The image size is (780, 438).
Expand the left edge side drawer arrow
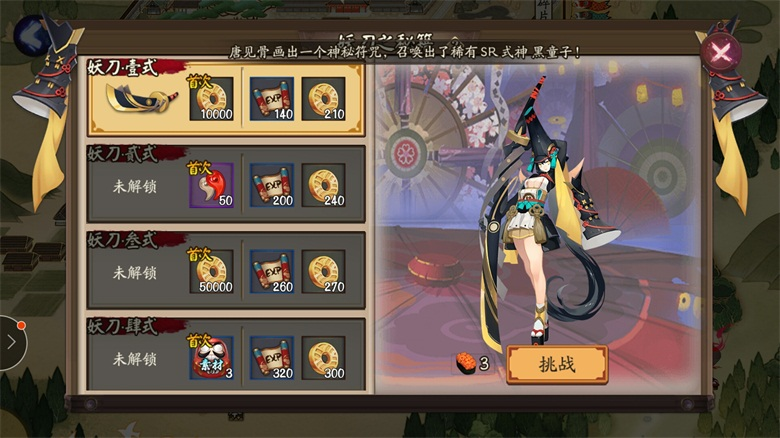pyautogui.click(x=11, y=342)
